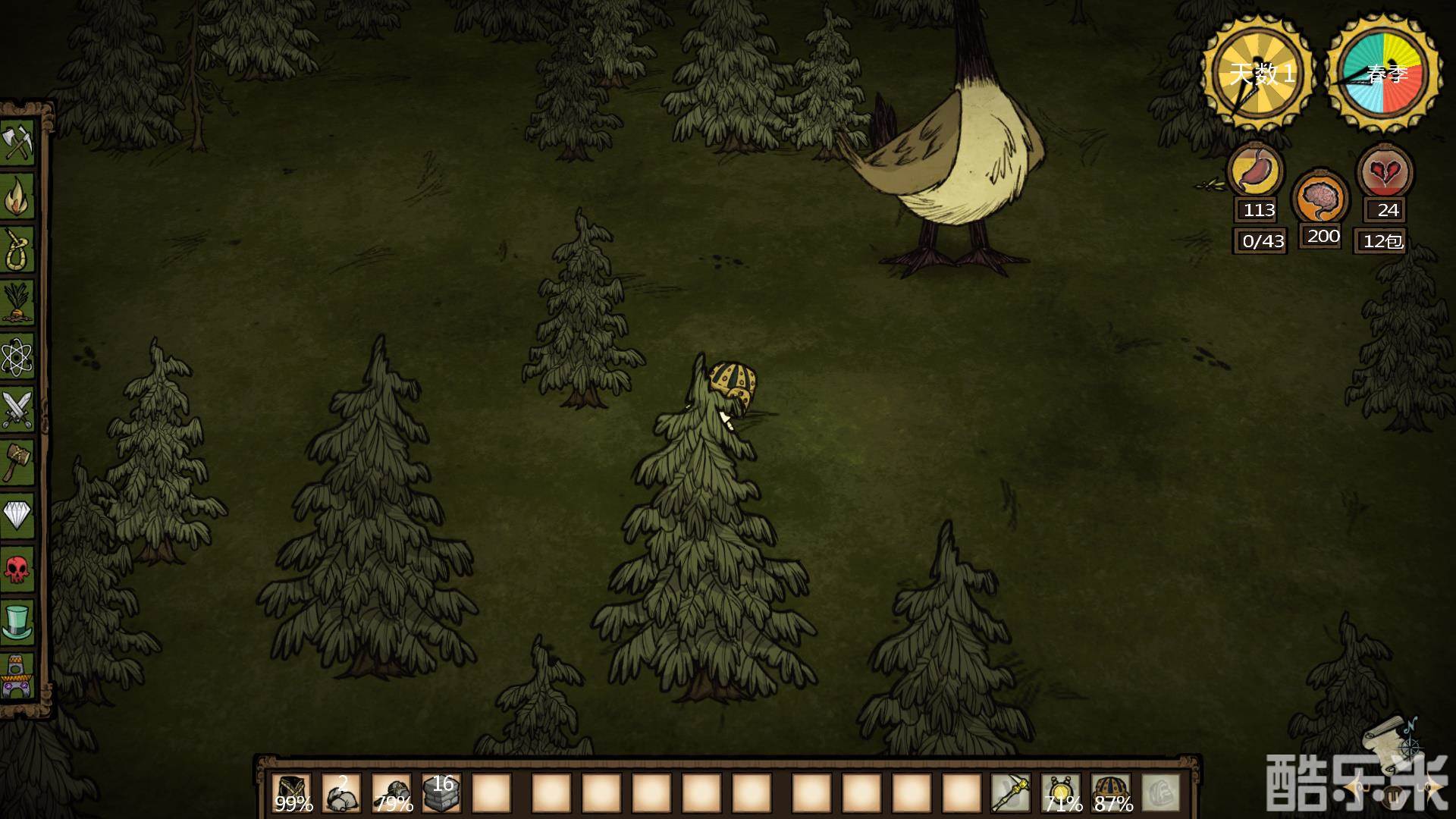Select the helmet item at 79%
This screenshot has width=1456, height=819.
(392, 793)
